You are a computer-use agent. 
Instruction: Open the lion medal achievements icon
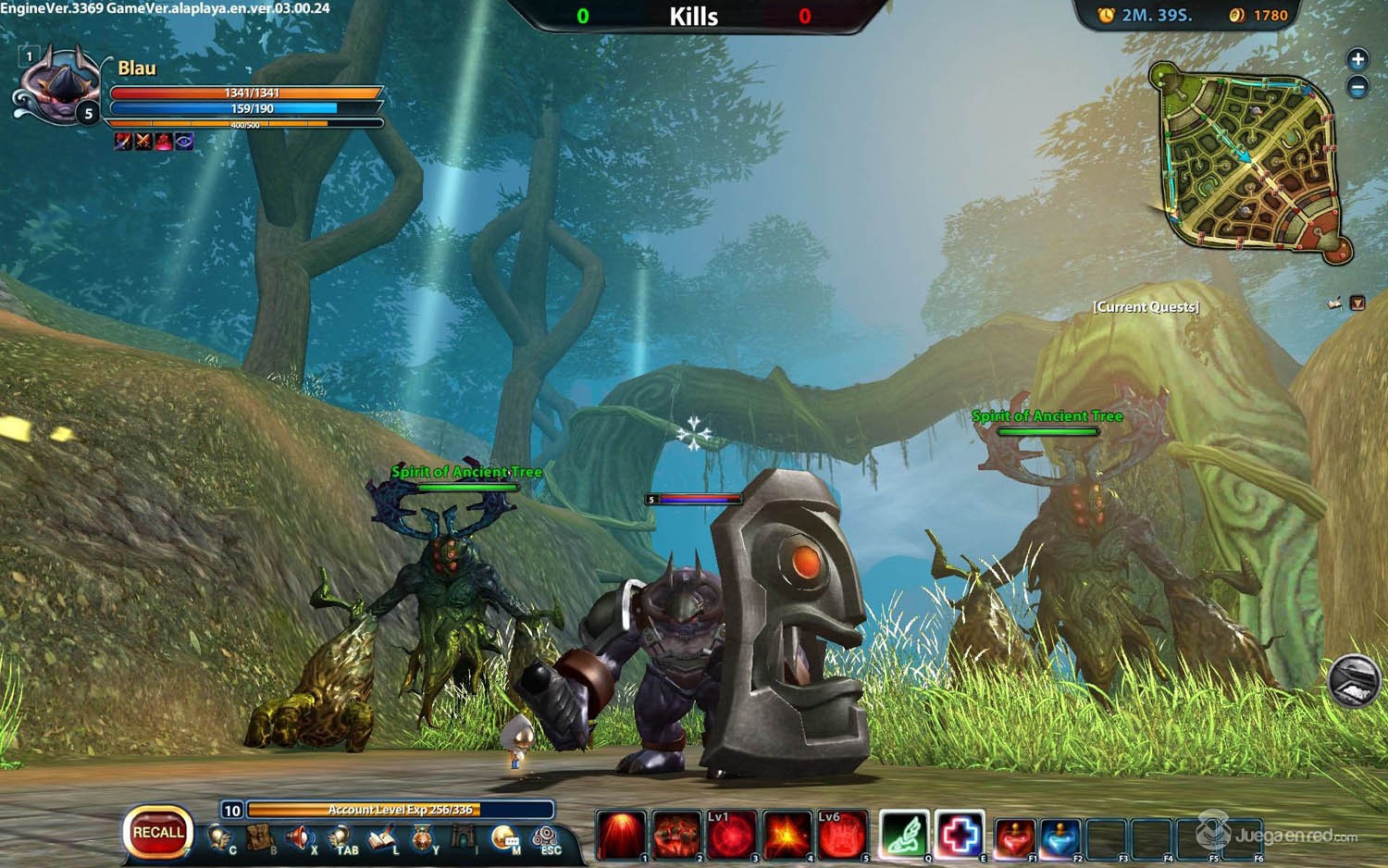coord(422,838)
